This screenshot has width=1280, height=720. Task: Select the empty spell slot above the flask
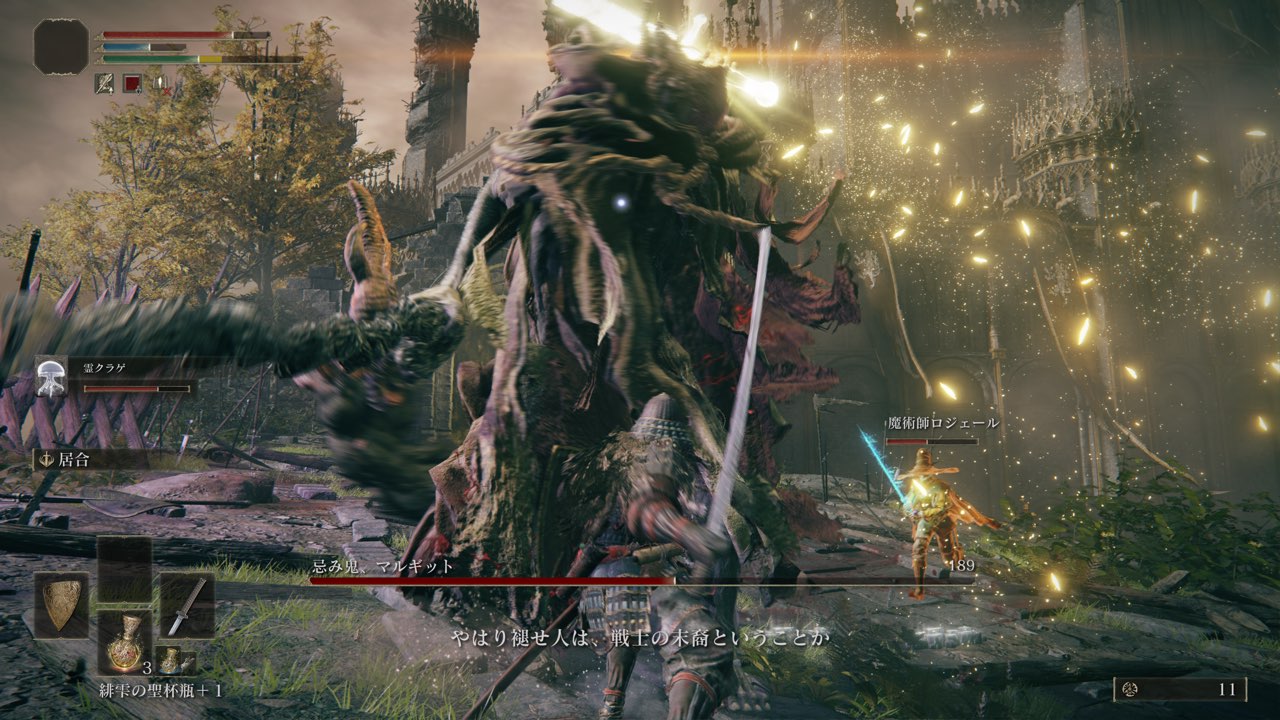tap(124, 569)
